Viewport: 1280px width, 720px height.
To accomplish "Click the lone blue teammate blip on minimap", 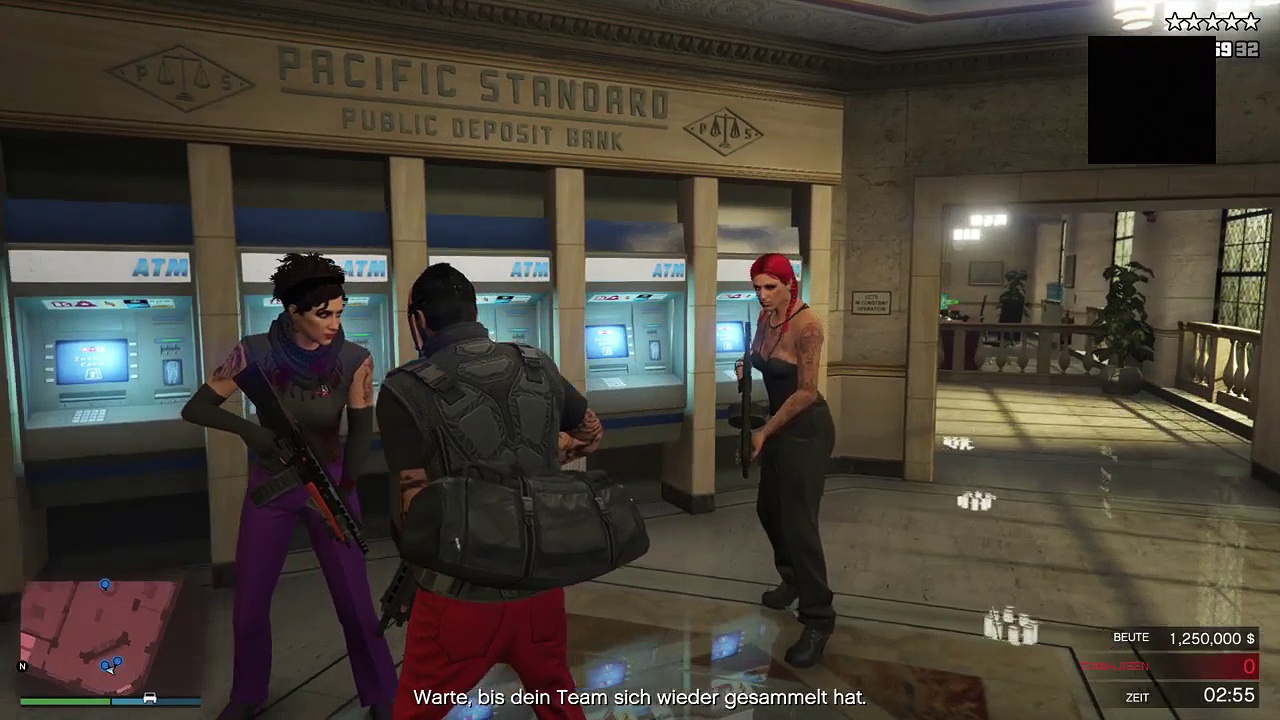I will [x=105, y=585].
